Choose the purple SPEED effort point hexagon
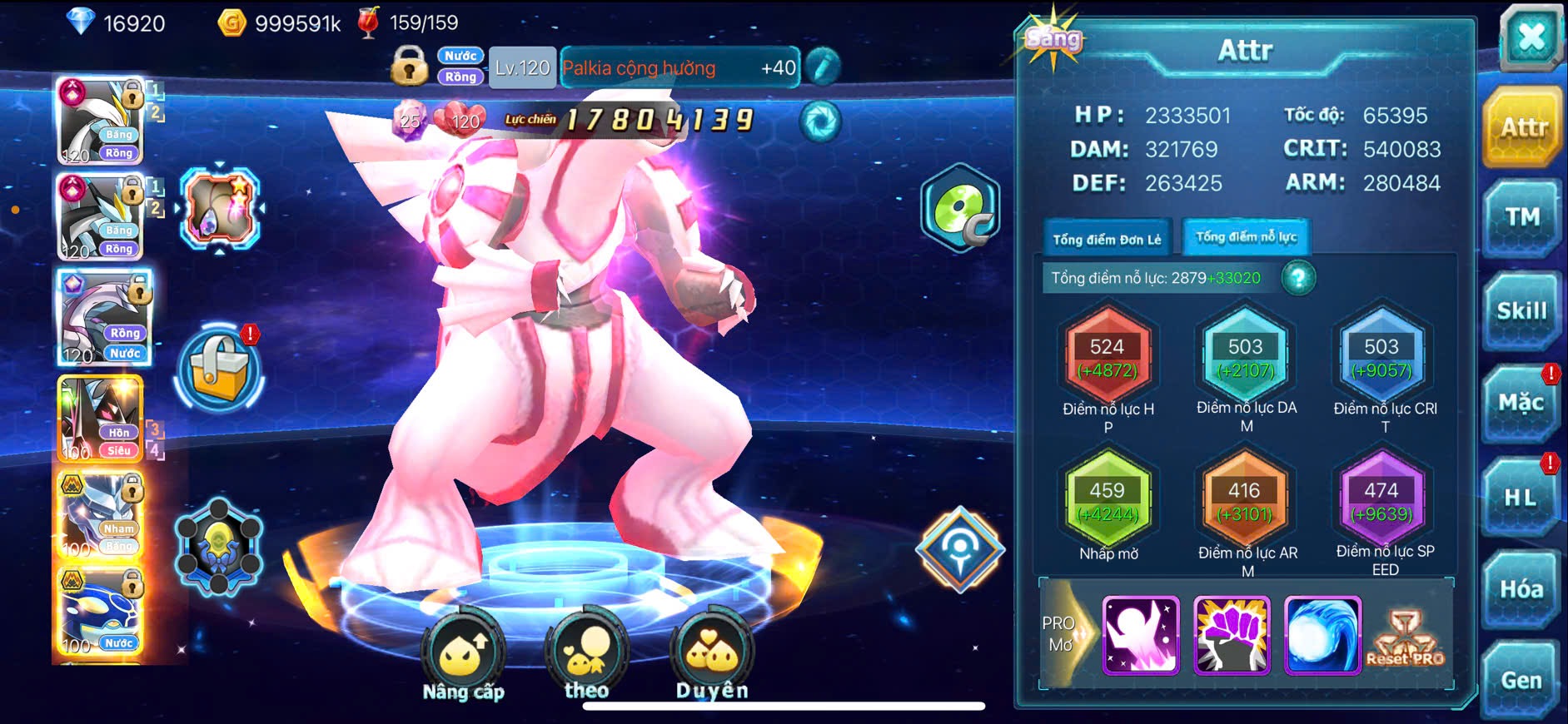This screenshot has width=1568, height=724. [1381, 500]
